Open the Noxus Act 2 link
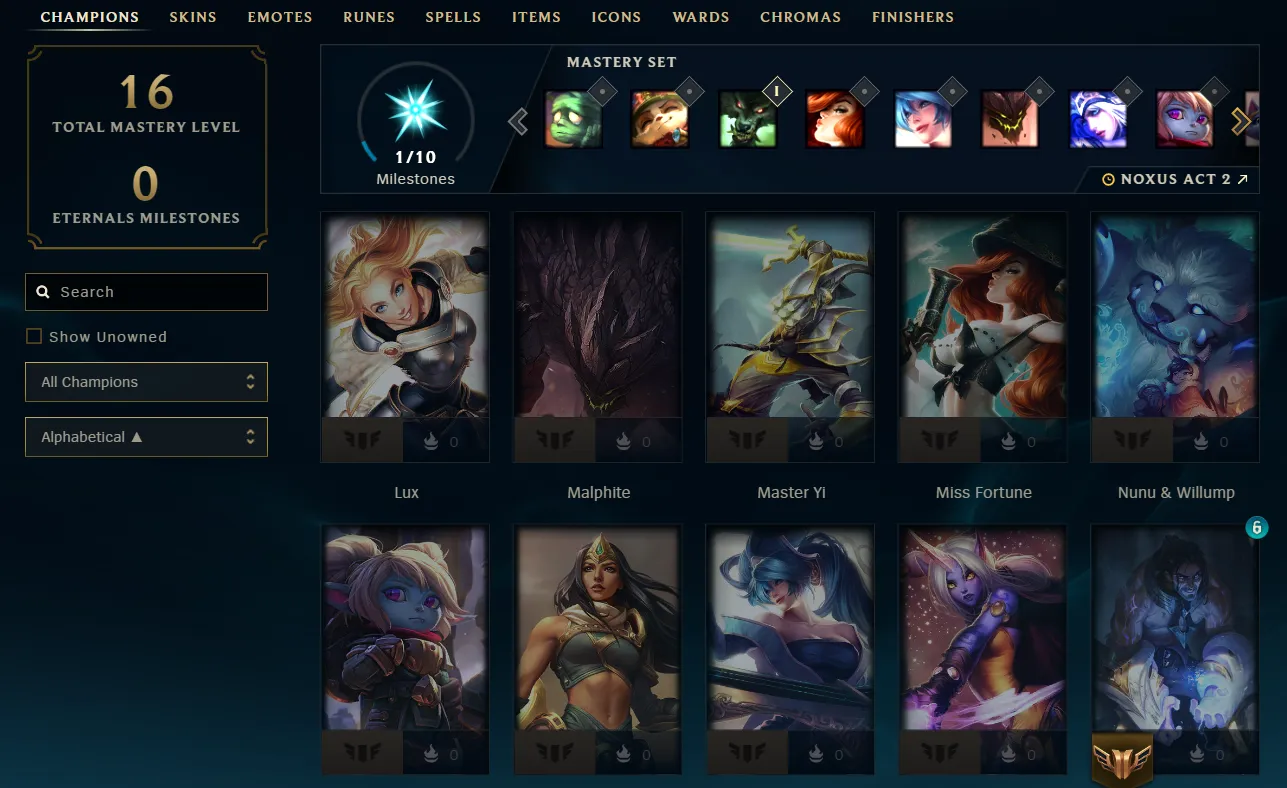 point(1175,179)
